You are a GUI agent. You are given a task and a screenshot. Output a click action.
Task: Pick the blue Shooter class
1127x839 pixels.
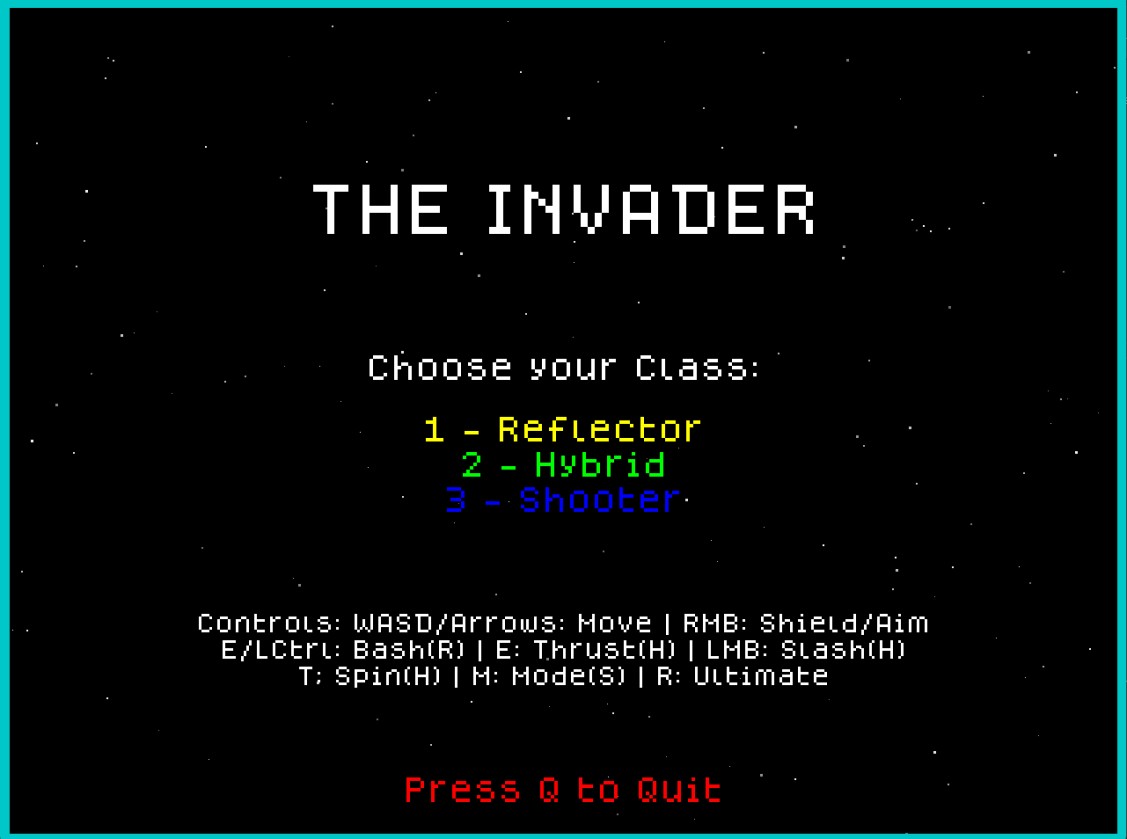tap(563, 499)
